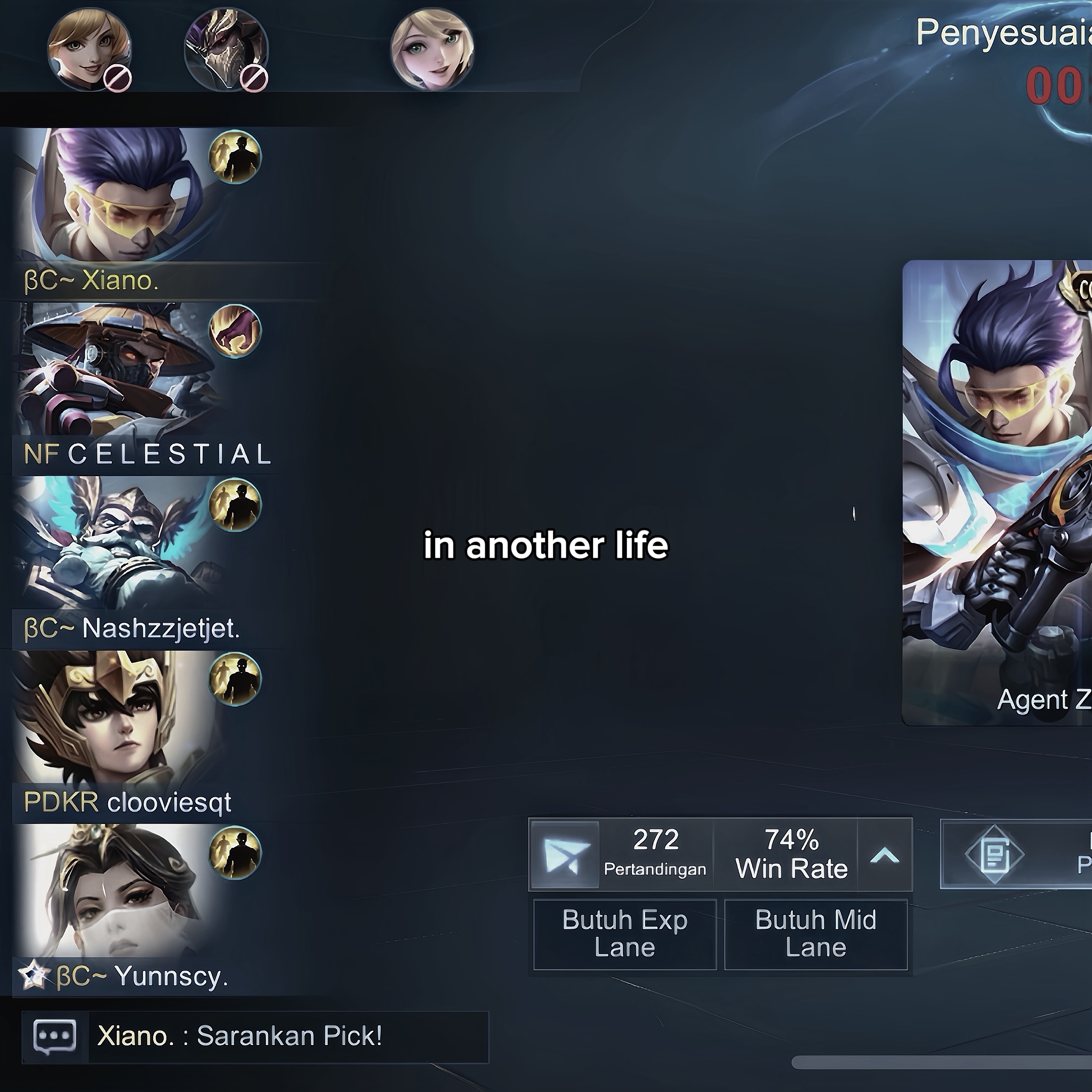1092x1092 pixels.
Task: Open the document icon panel button
Action: click(993, 854)
